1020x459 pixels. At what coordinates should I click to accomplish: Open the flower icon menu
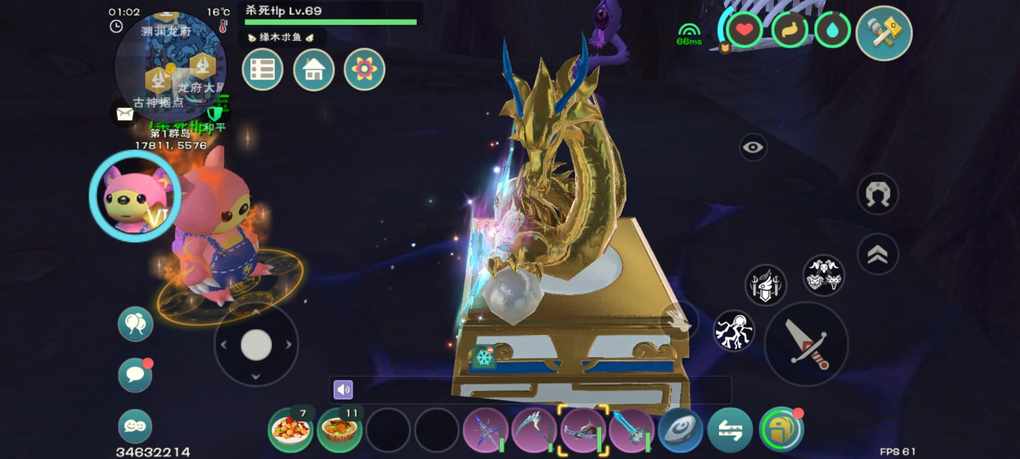[x=365, y=70]
